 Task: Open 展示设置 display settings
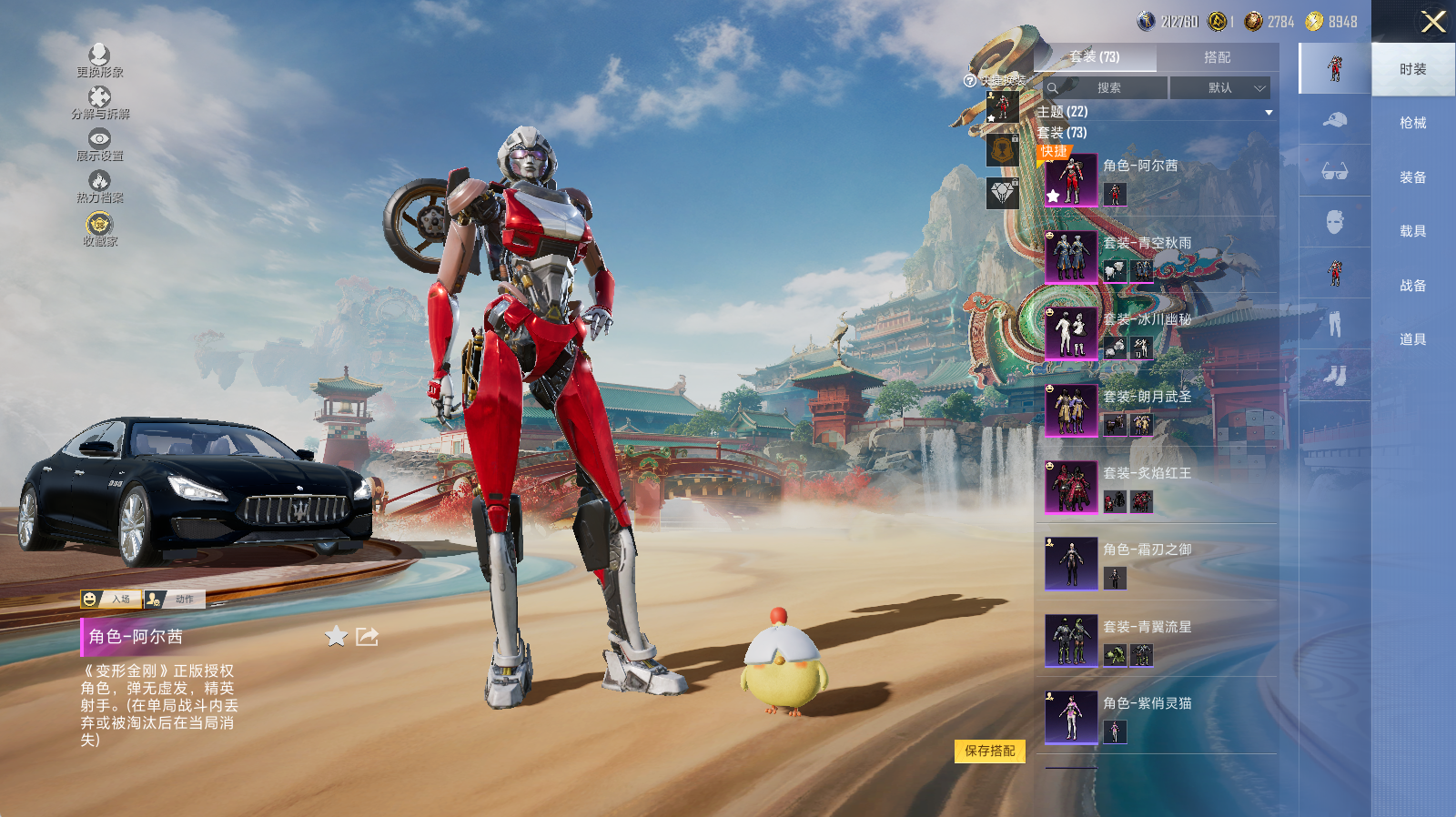99,144
